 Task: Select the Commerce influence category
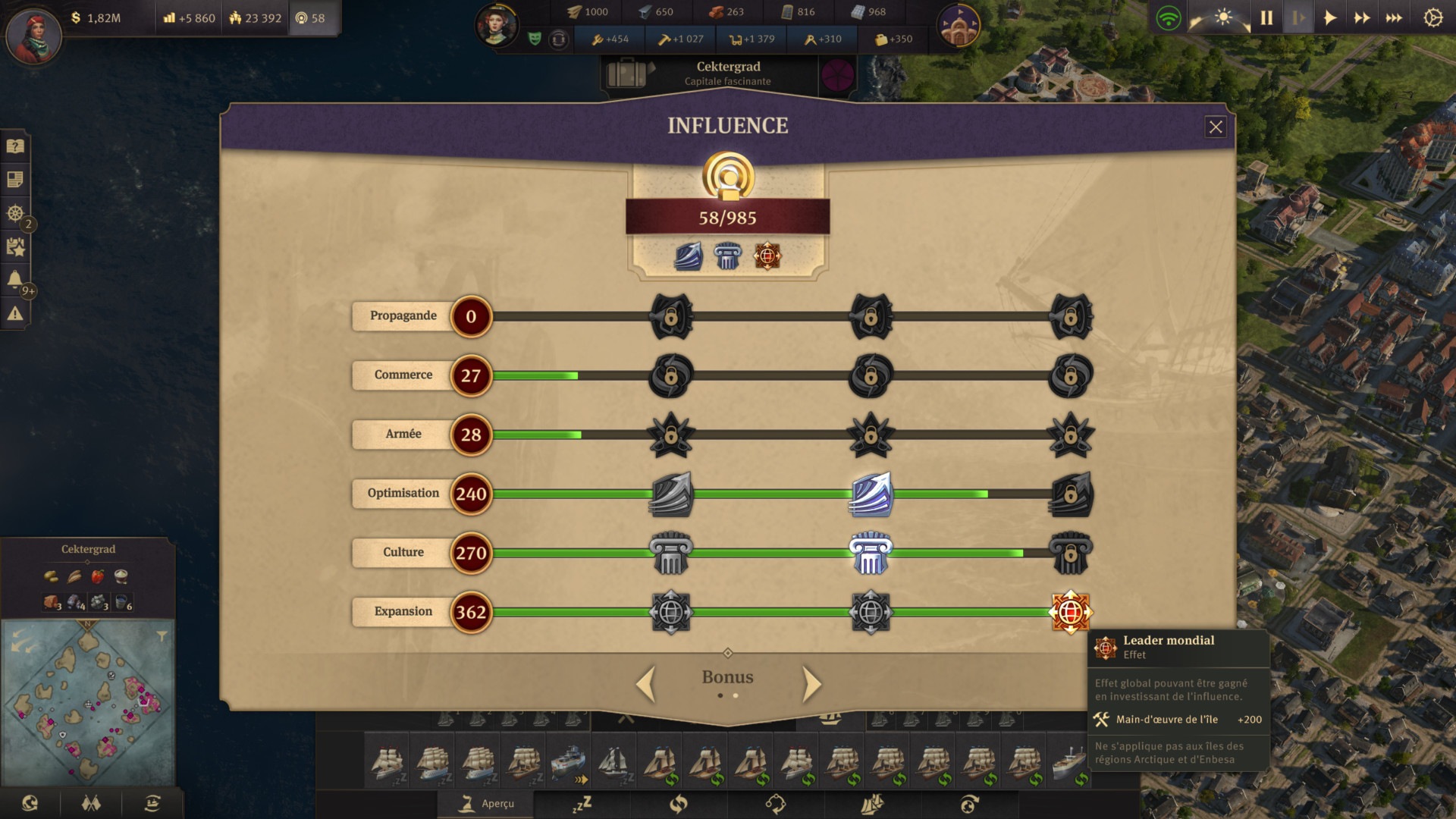coord(403,375)
